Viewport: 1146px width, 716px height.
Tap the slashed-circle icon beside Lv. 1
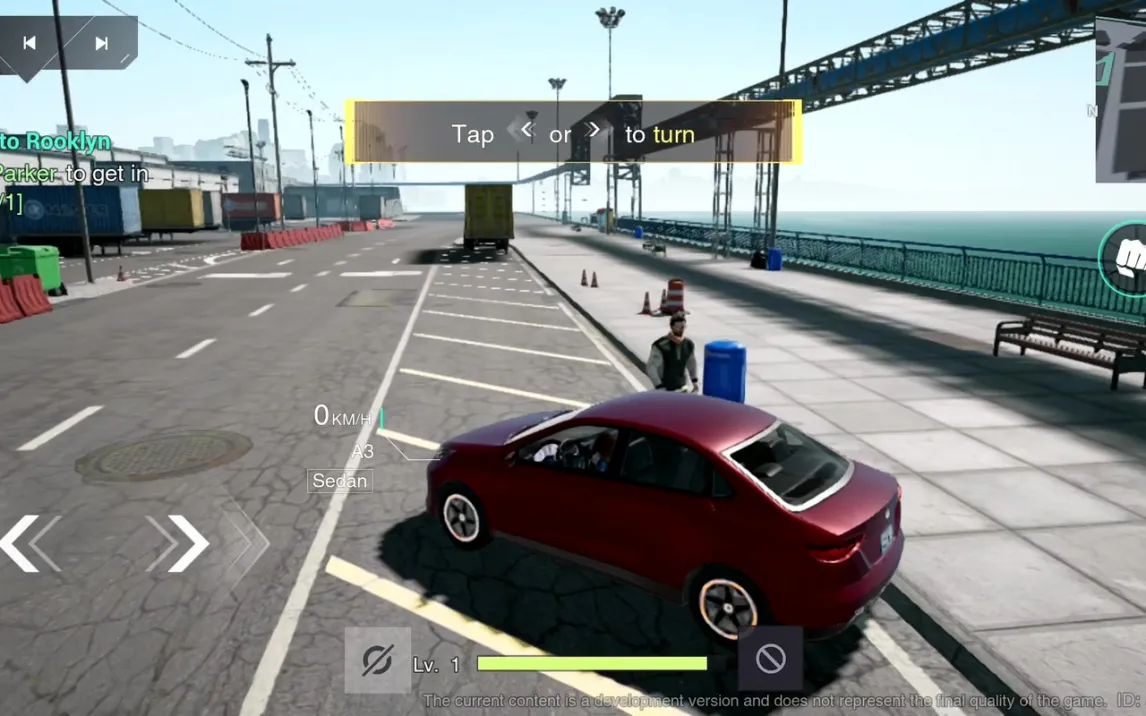[377, 660]
